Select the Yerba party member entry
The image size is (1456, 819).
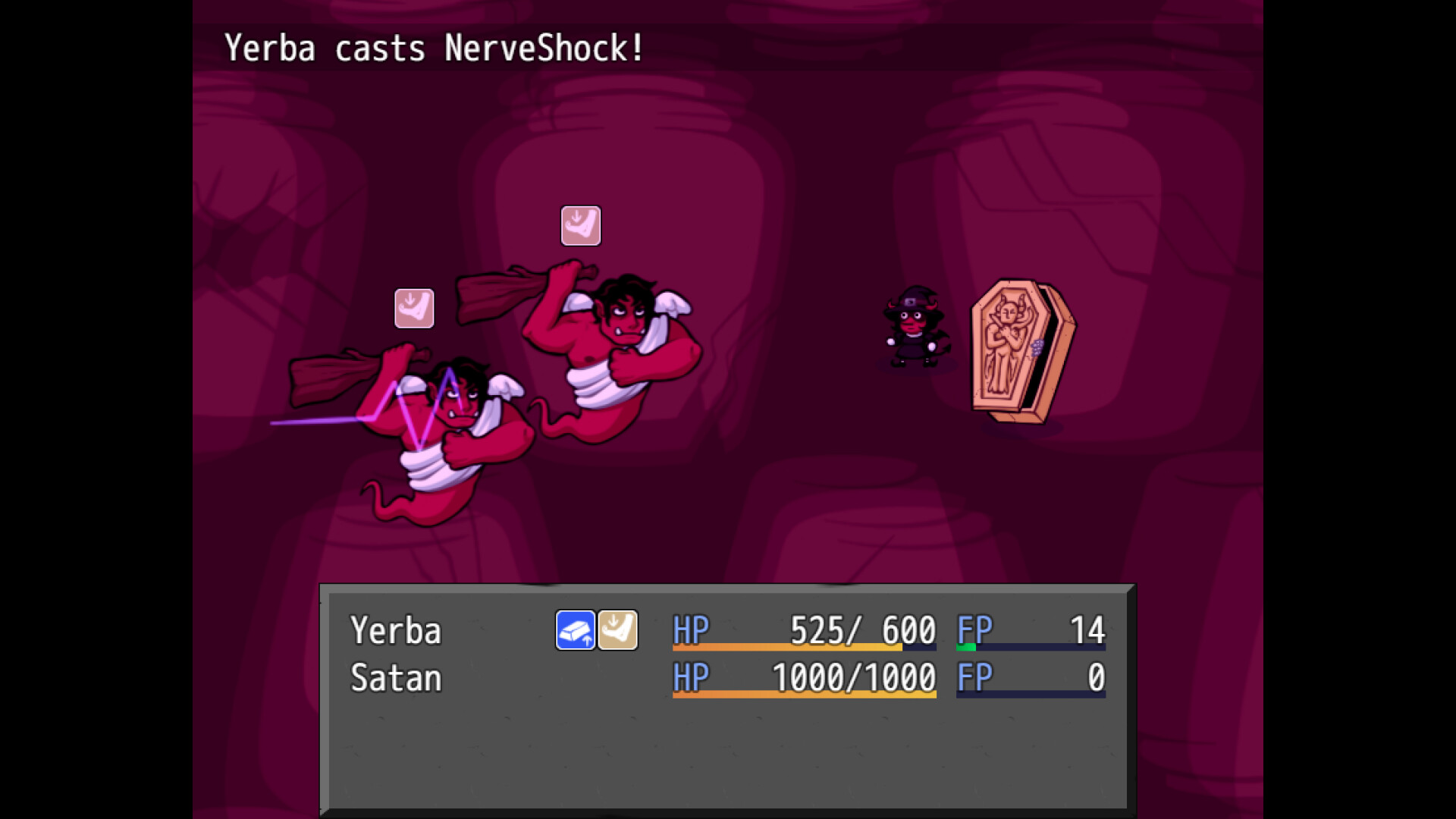[x=394, y=629]
